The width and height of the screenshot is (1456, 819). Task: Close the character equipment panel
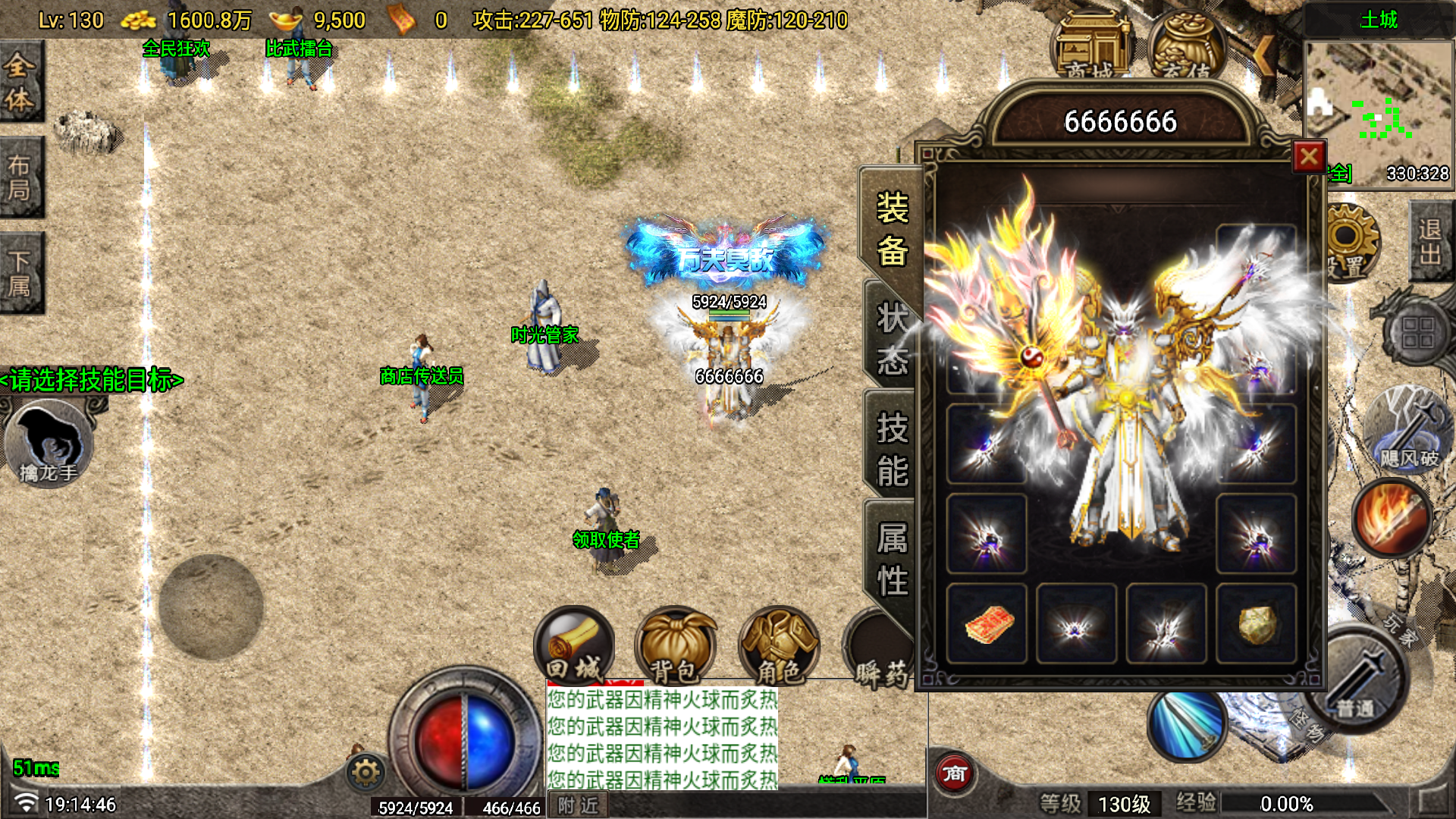(1309, 157)
